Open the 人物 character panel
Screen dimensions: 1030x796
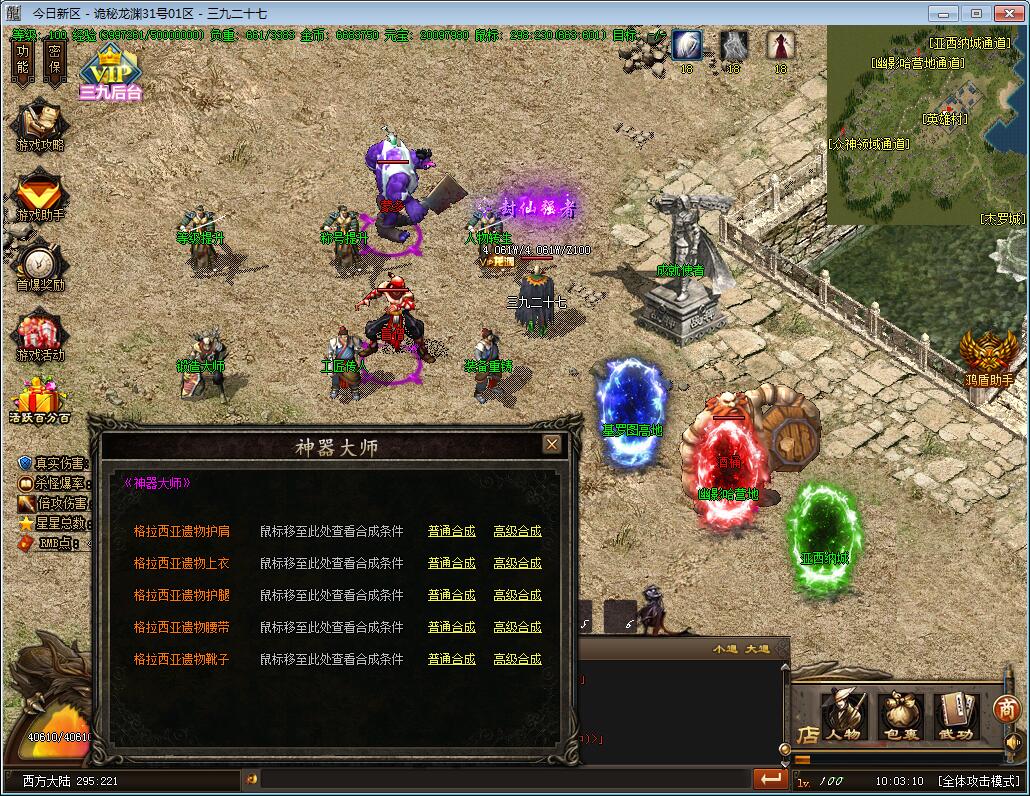pos(843,716)
